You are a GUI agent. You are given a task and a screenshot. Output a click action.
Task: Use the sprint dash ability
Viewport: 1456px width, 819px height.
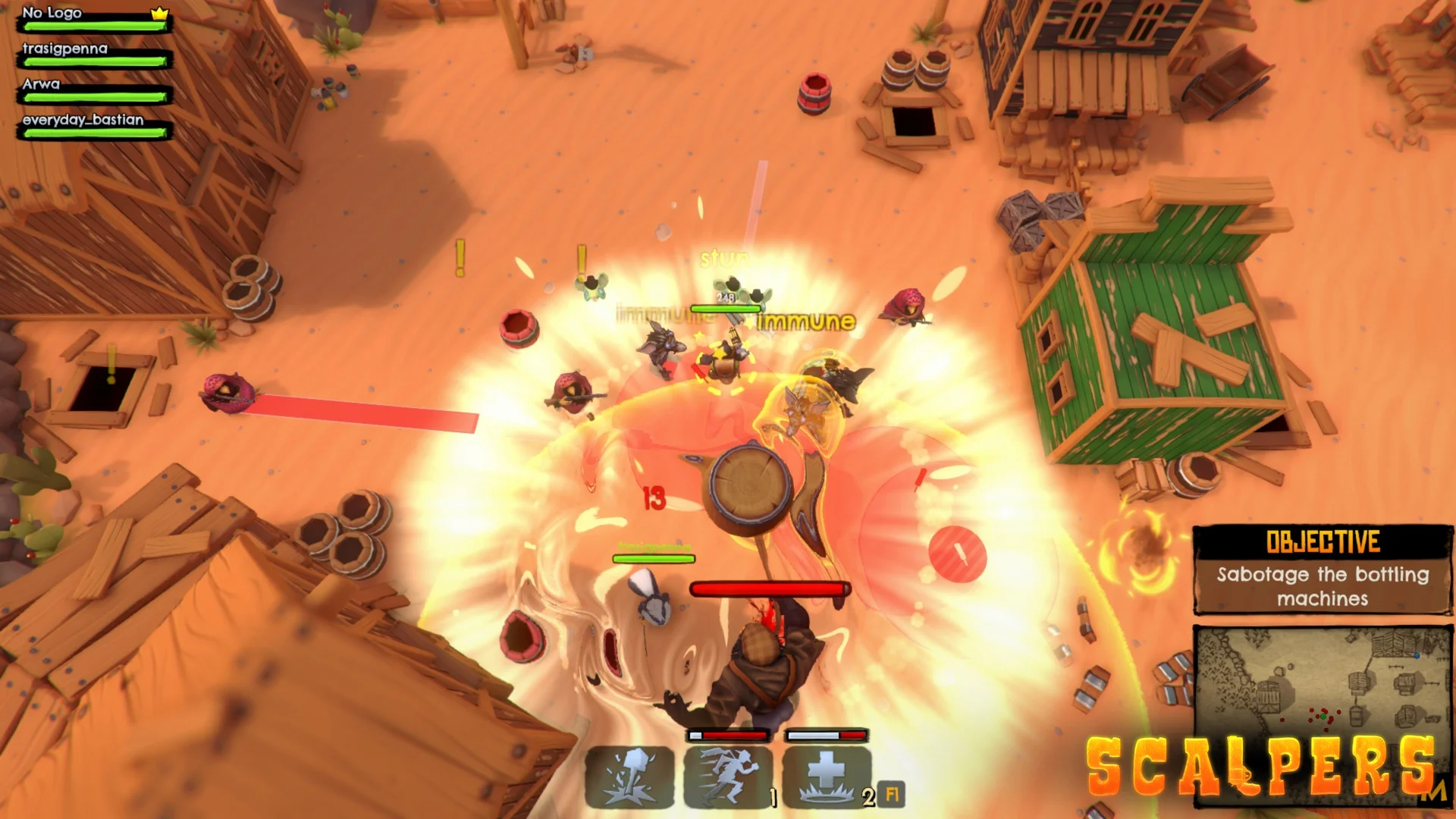pyautogui.click(x=728, y=777)
